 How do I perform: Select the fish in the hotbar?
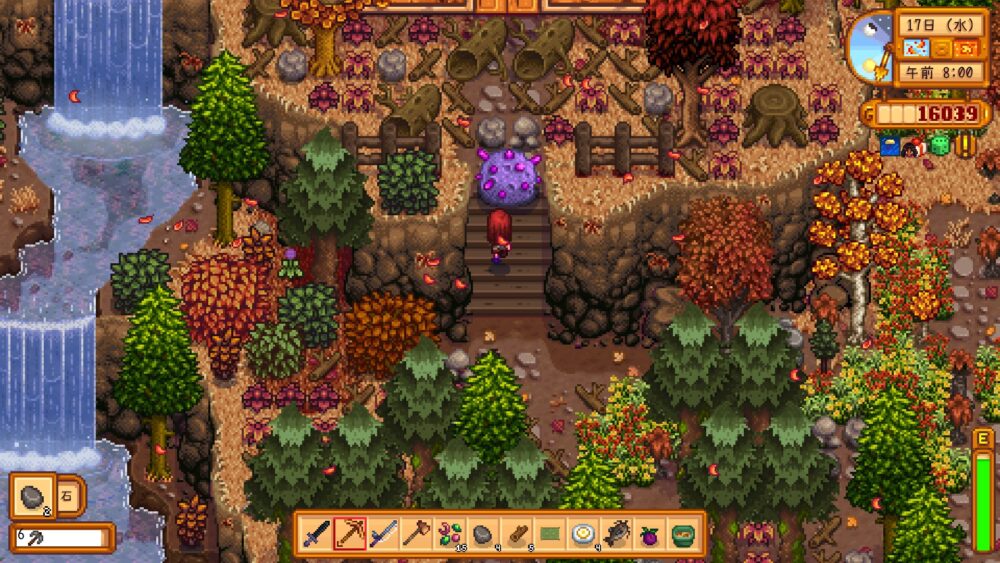click(617, 534)
